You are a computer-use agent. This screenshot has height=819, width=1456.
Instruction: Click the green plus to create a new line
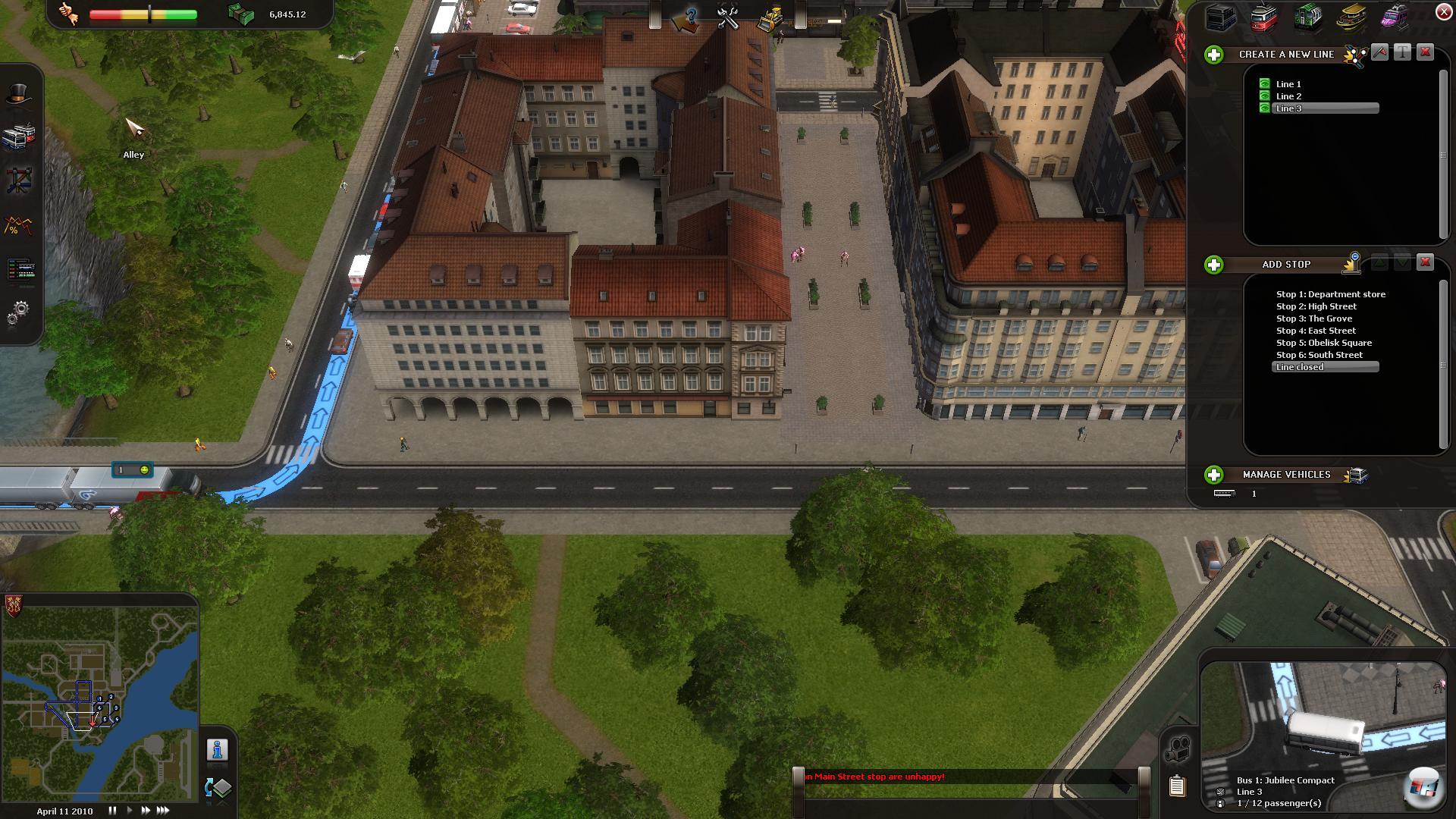pos(1214,55)
